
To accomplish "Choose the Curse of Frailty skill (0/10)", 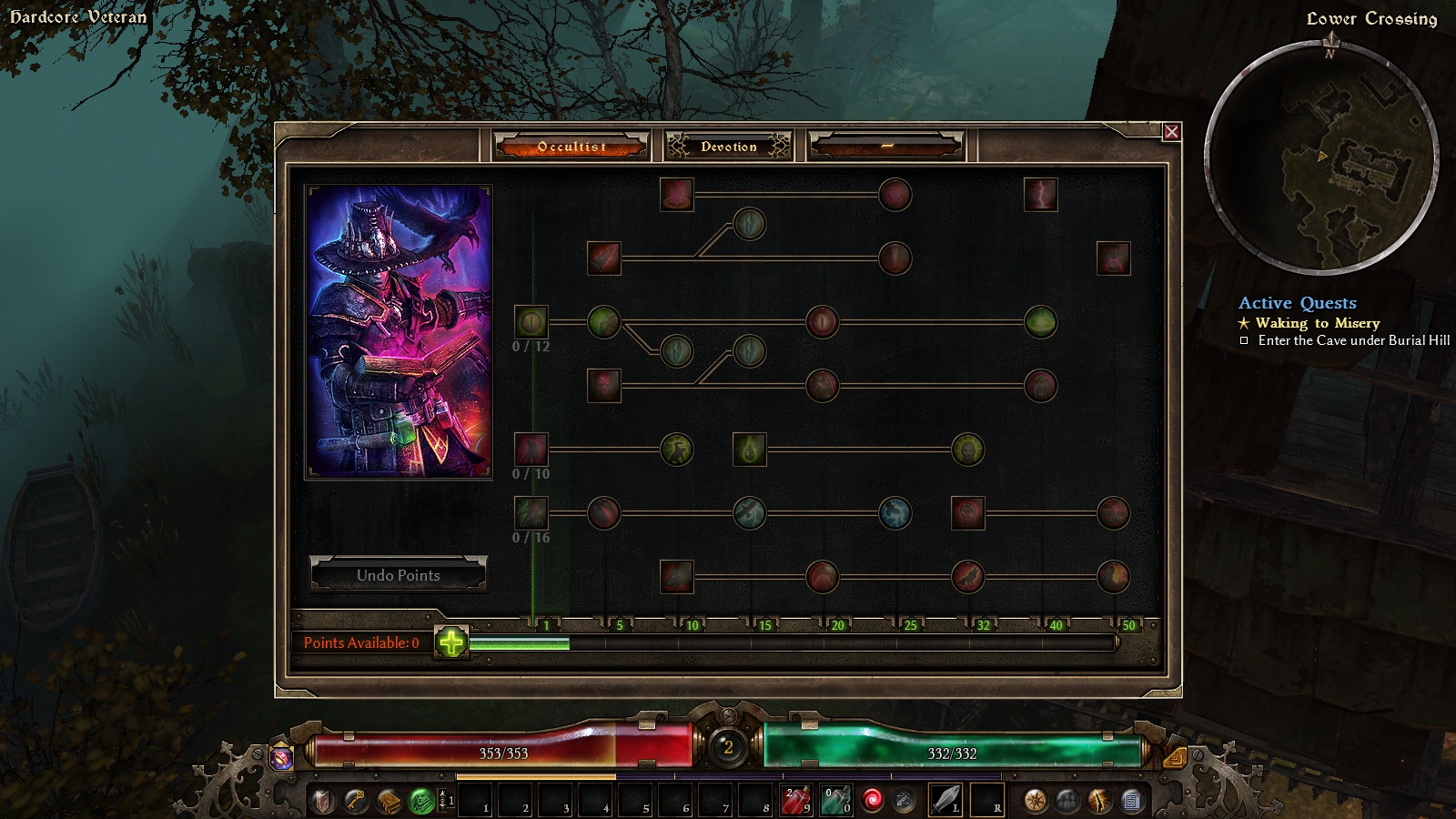I will click(531, 449).
